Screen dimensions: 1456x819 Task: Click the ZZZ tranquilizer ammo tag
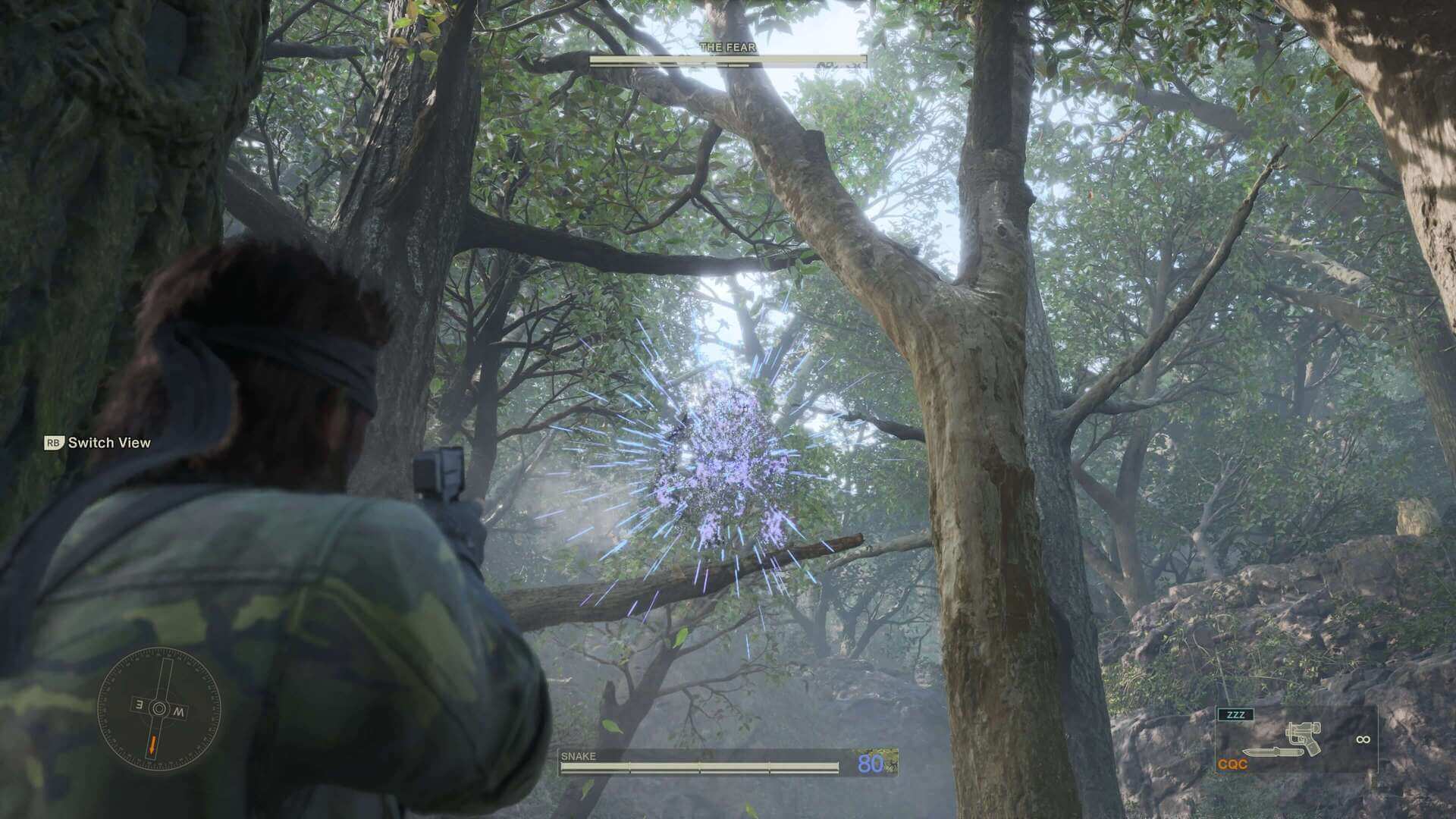[x=1235, y=714]
